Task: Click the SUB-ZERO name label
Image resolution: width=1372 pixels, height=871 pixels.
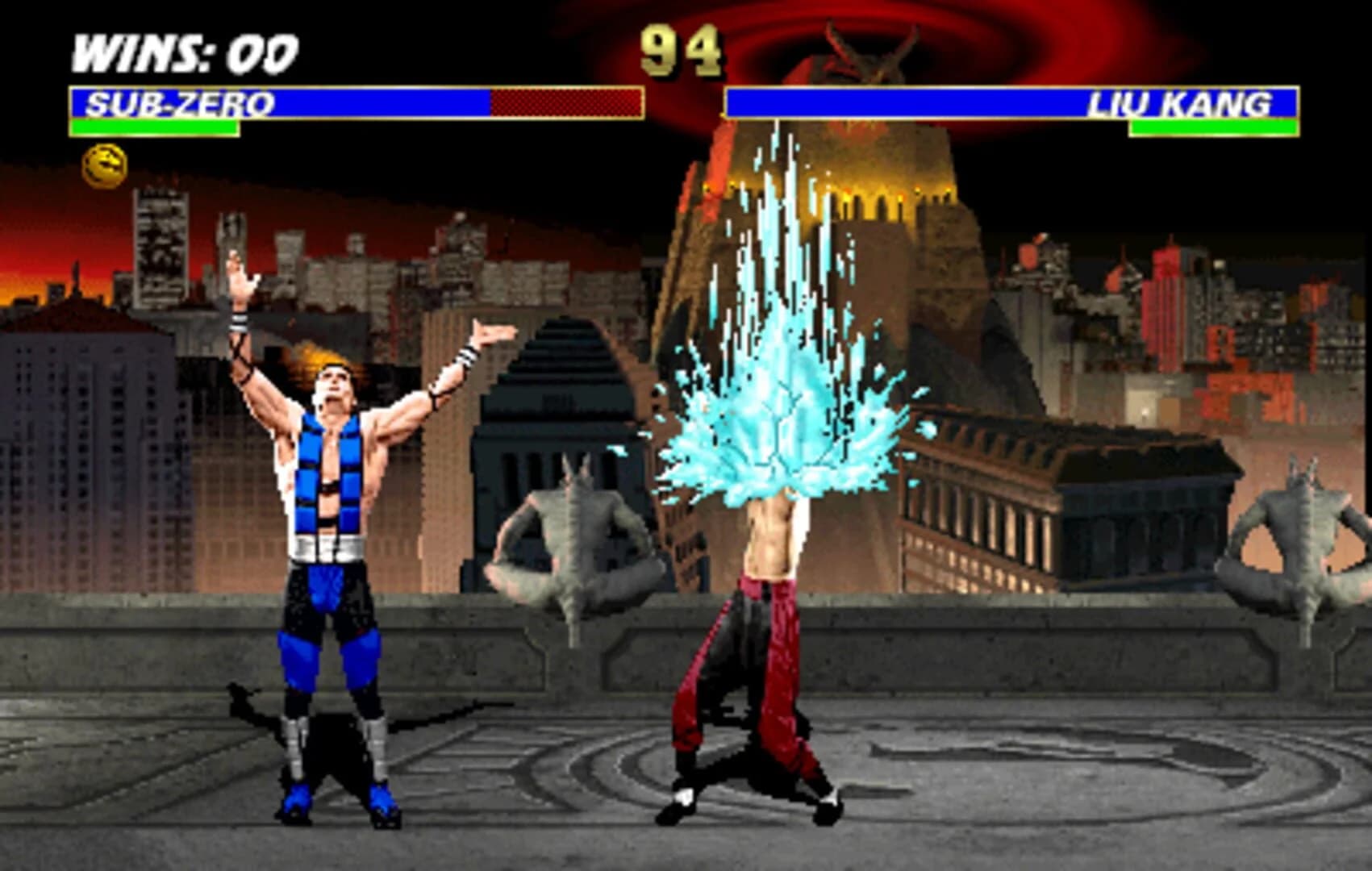Action: tap(181, 102)
